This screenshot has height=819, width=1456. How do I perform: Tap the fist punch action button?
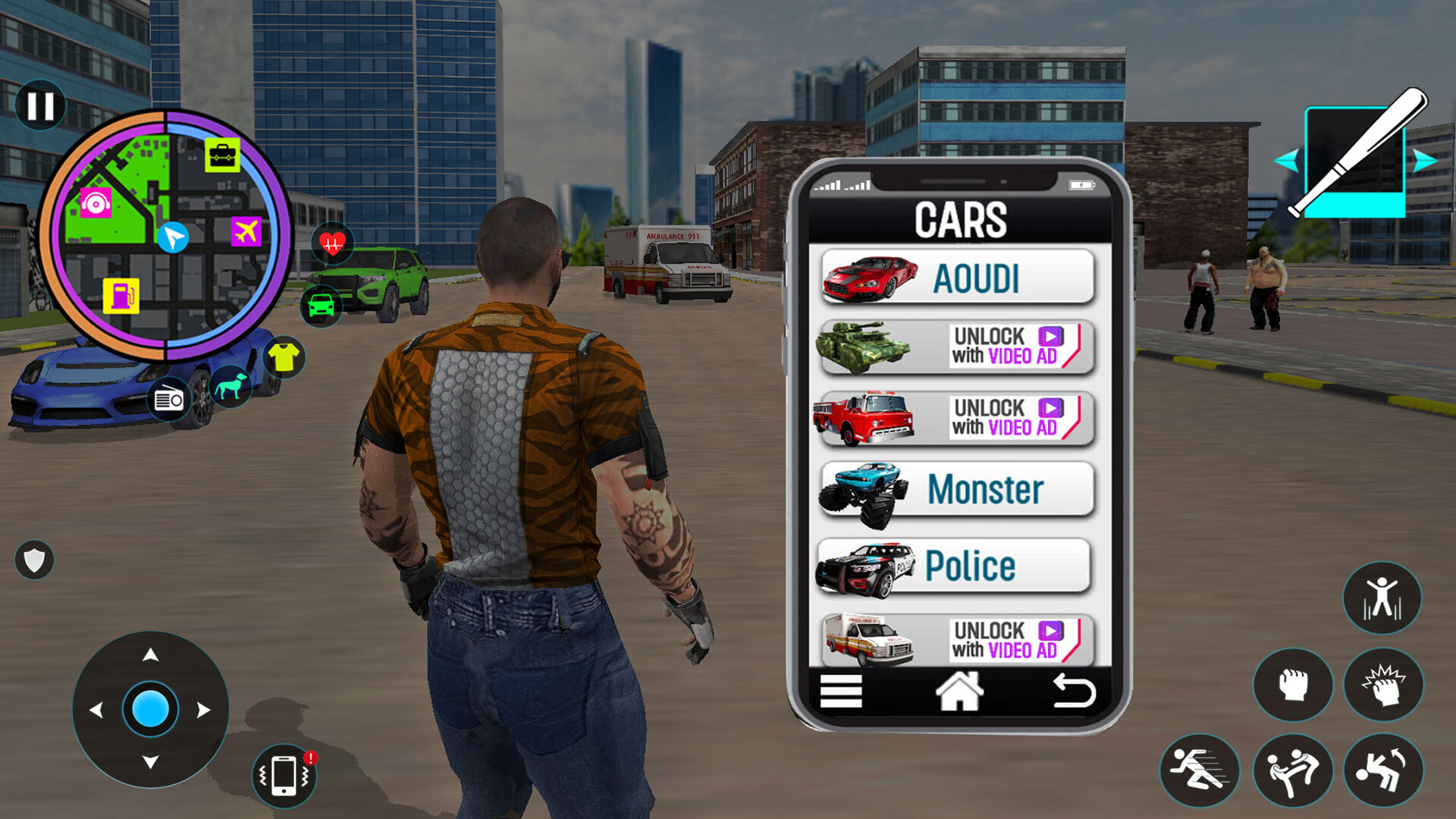1294,681
